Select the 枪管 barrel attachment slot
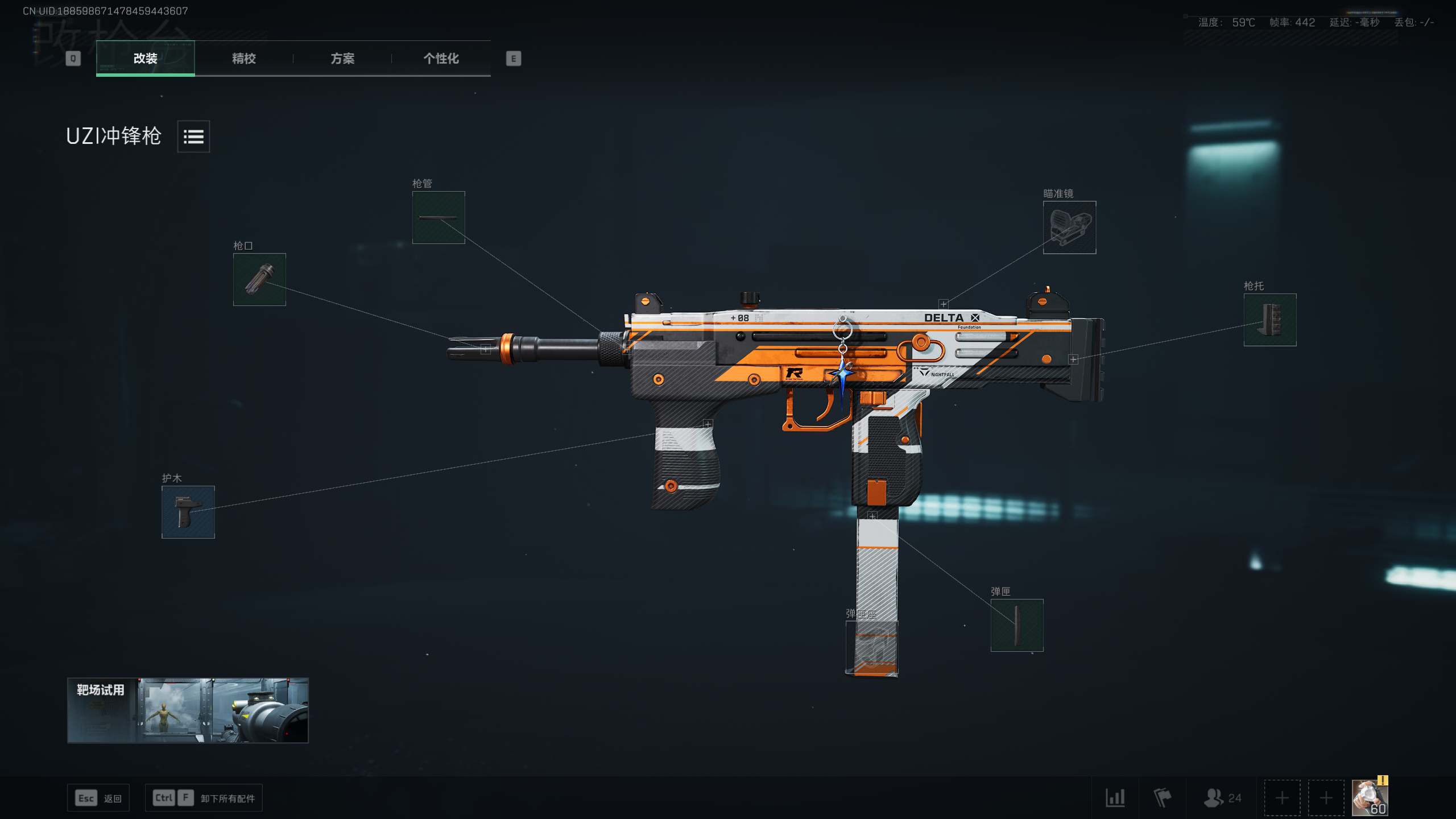 (x=438, y=218)
